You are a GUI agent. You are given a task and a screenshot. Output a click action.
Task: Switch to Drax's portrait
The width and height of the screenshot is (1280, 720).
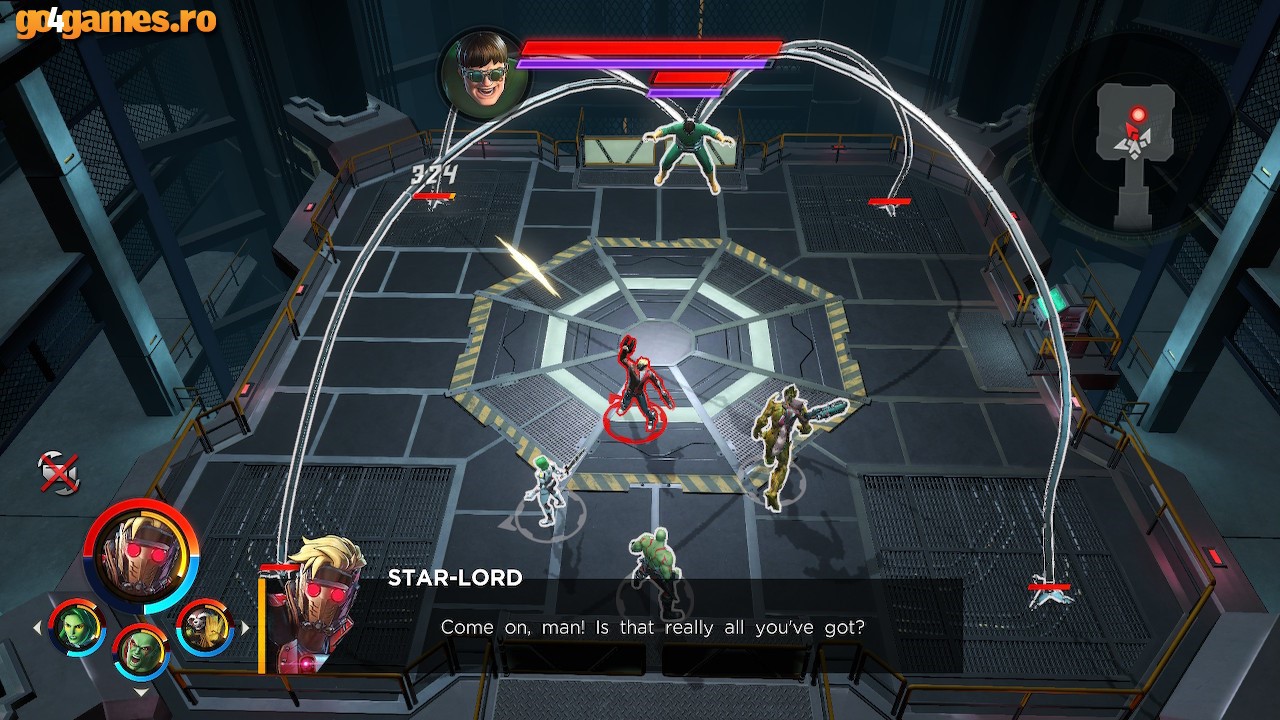pos(141,651)
